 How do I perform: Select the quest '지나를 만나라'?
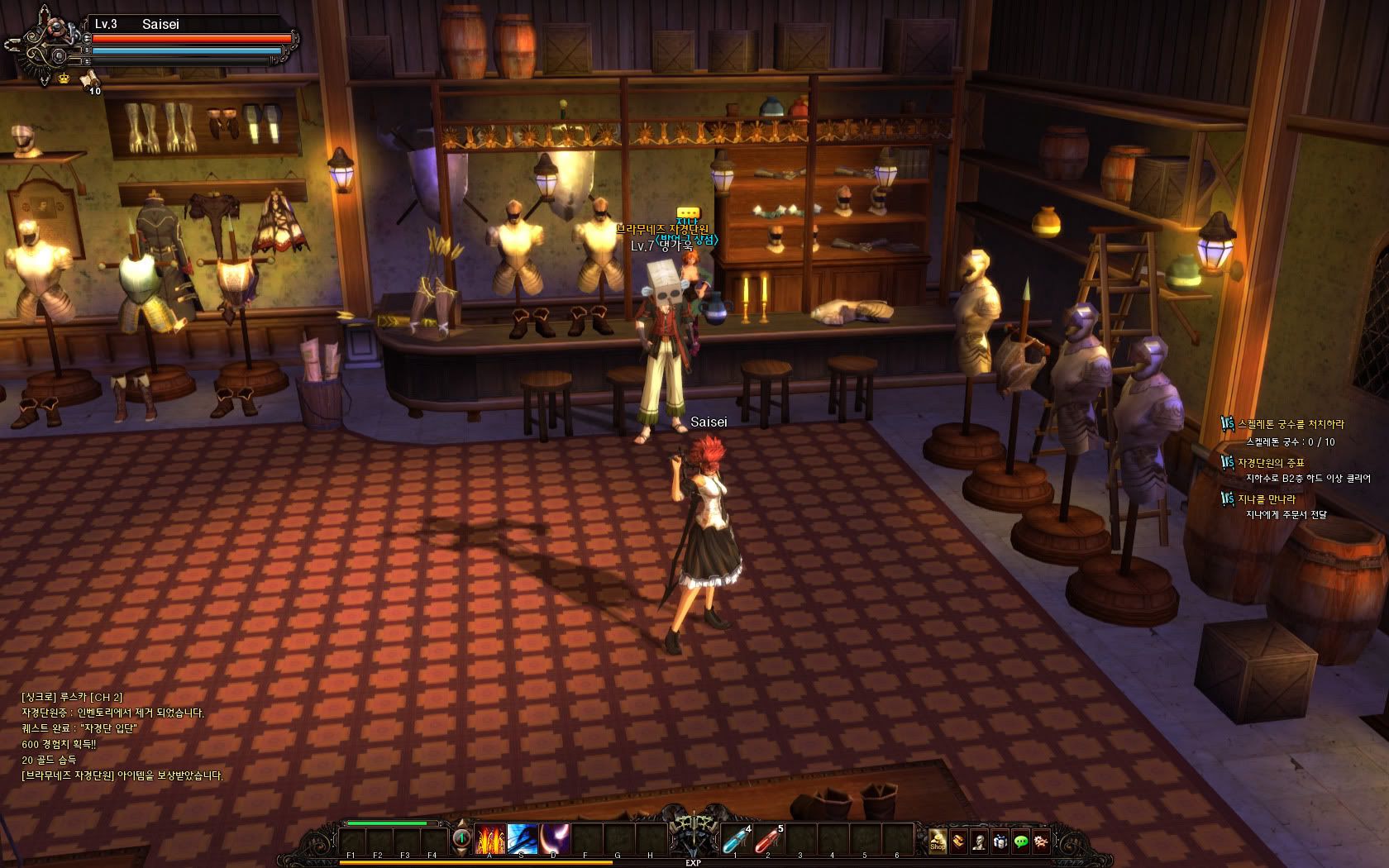(x=1265, y=498)
